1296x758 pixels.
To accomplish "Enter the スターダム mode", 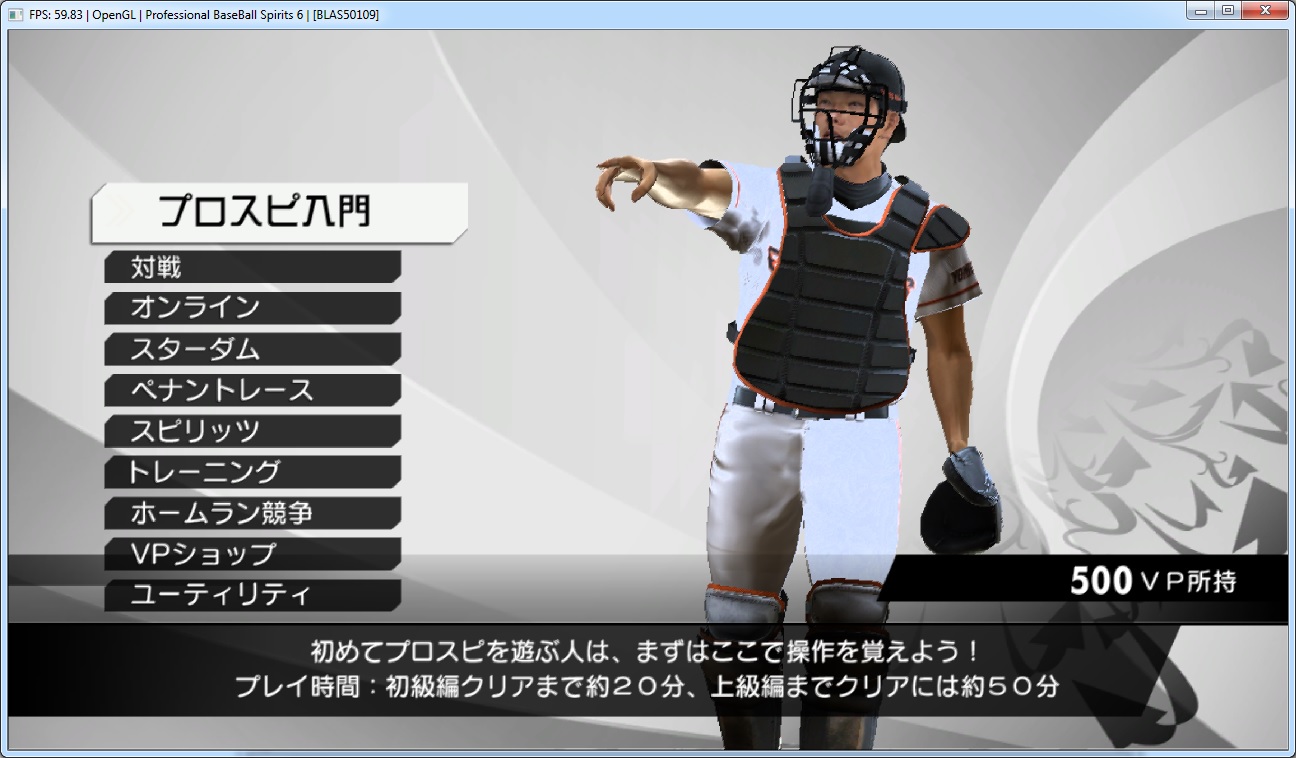I will click(252, 349).
